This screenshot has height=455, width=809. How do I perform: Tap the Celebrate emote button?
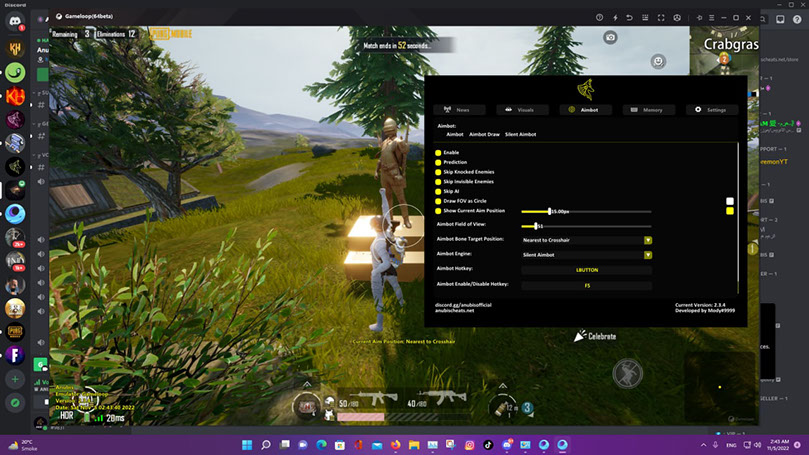pos(595,337)
